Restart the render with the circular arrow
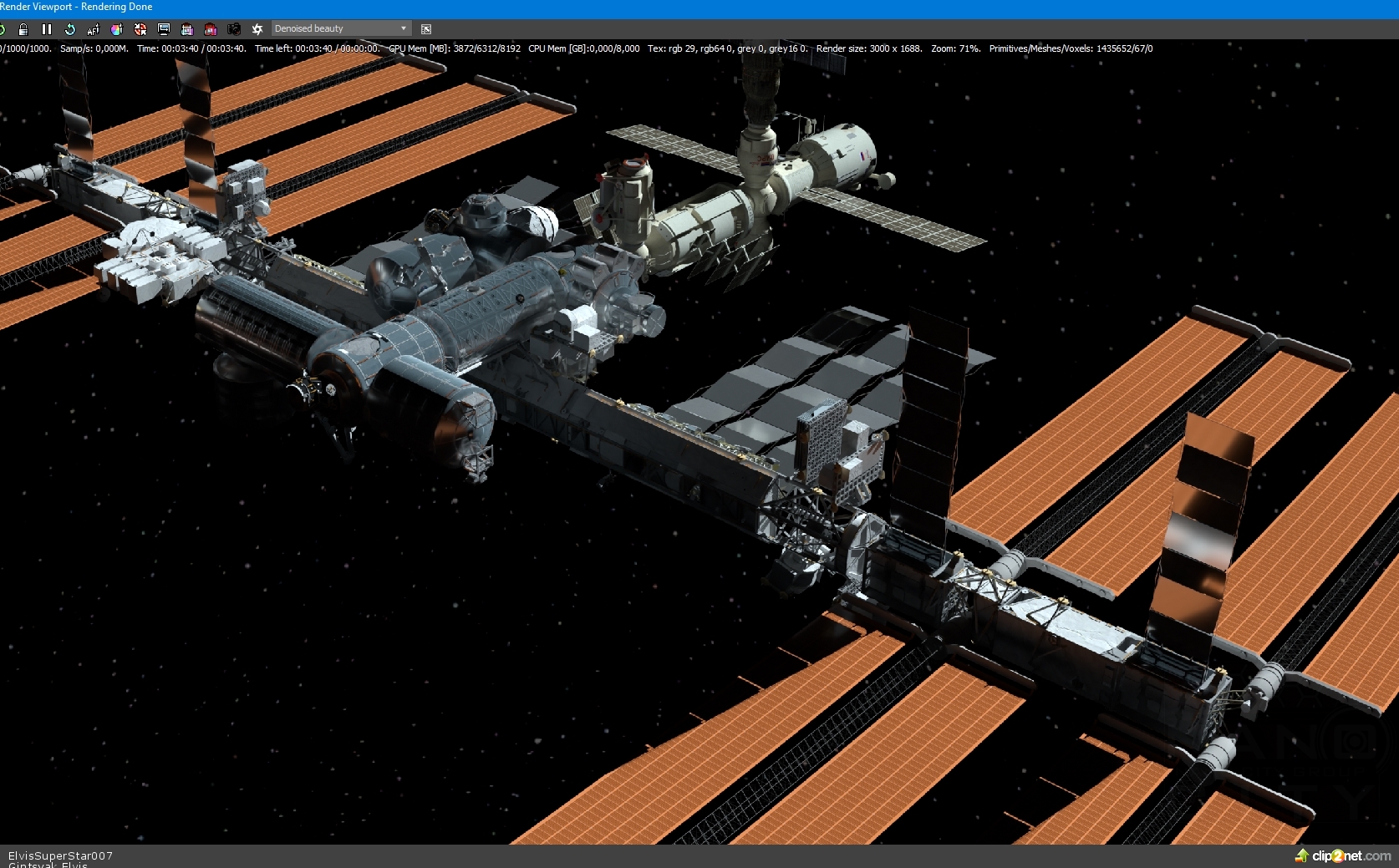Screen dimensions: 1399x868 pos(70,29)
